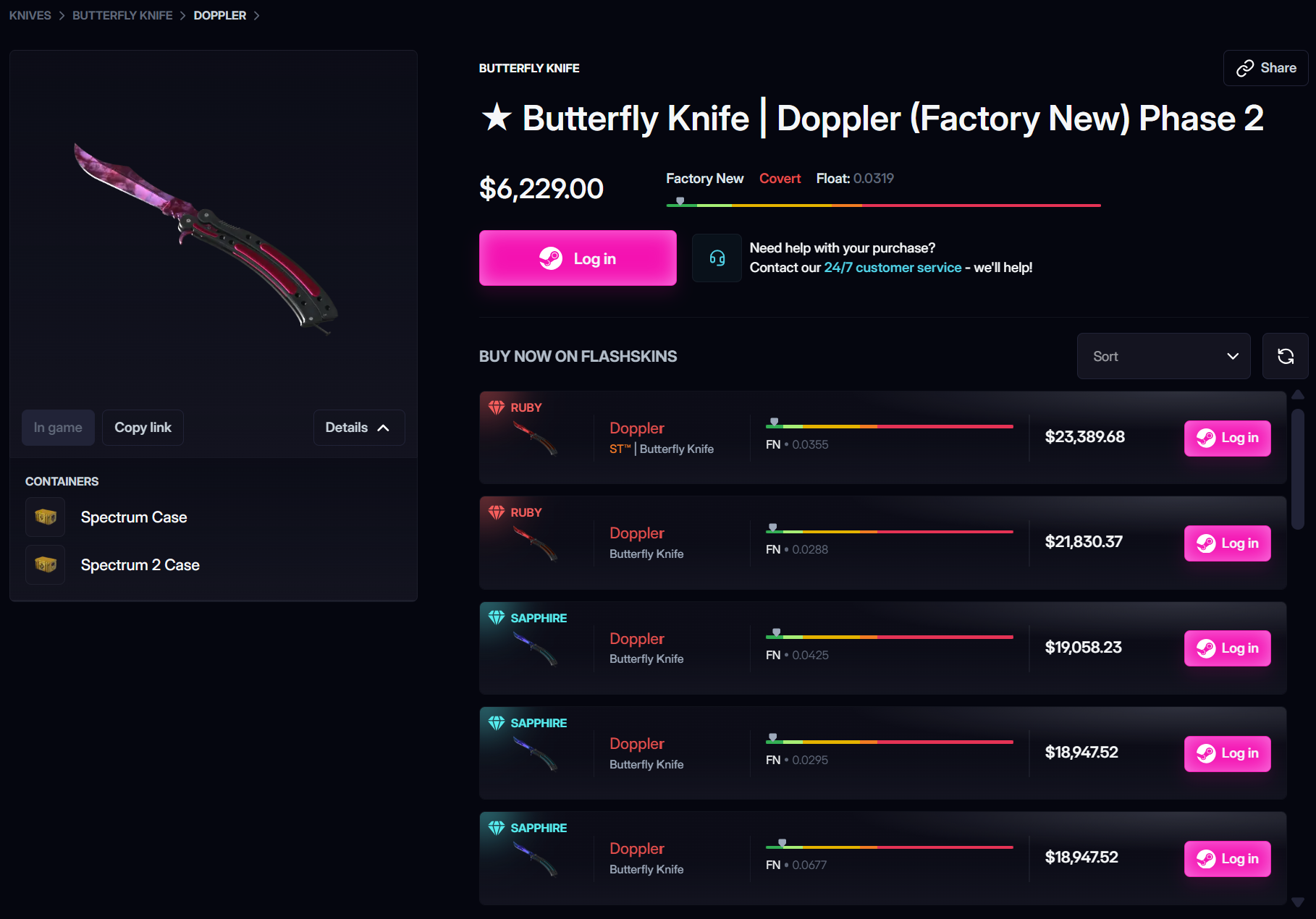The image size is (1316, 919).
Task: Click the Sapphire gem icon on third listing
Action: 497,617
